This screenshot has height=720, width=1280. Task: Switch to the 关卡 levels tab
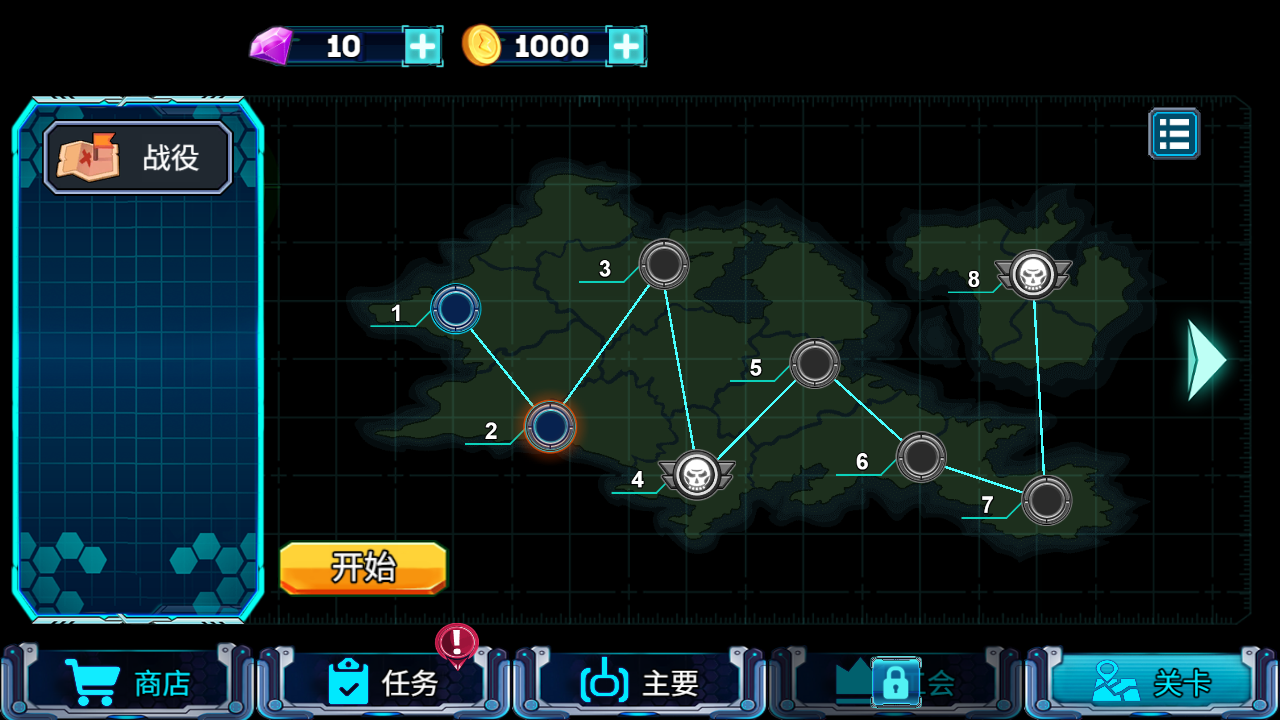pyautogui.click(x=1152, y=683)
